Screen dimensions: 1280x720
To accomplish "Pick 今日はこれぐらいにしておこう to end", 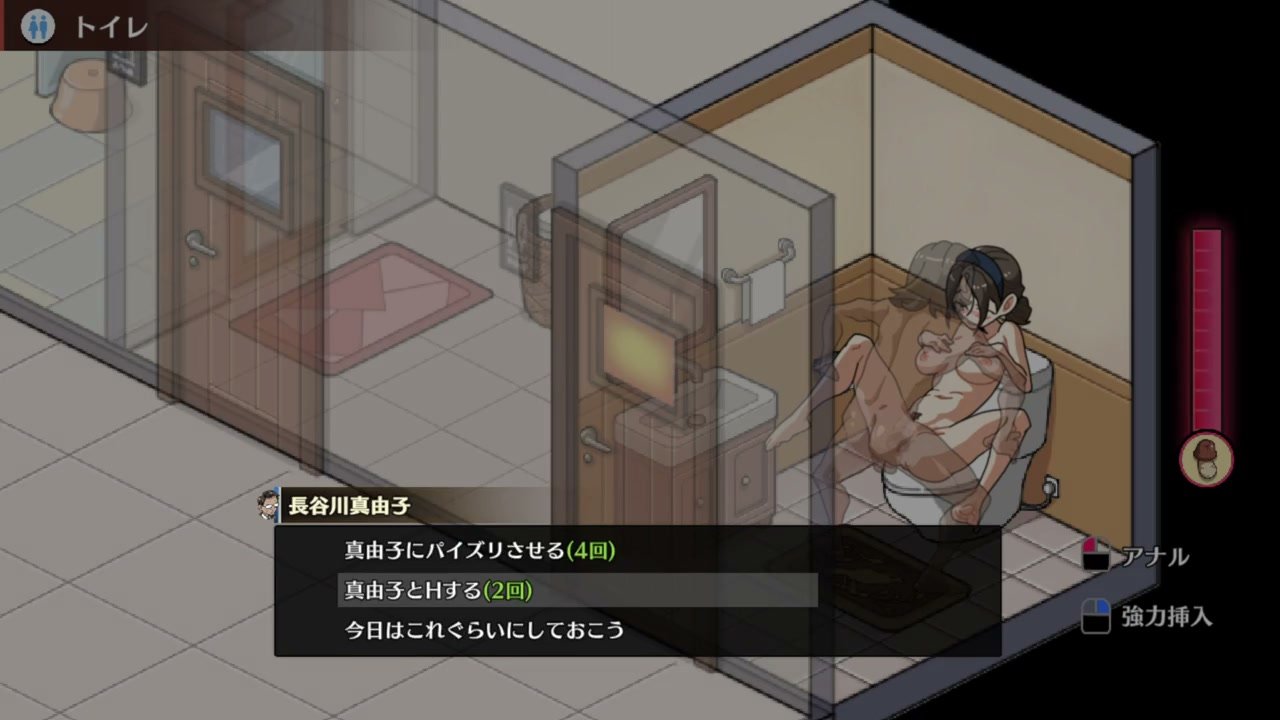I will point(484,630).
